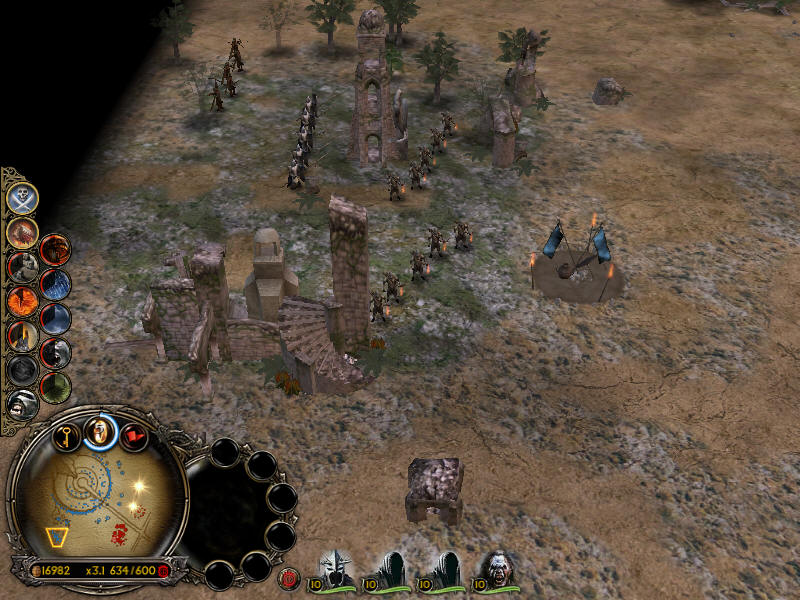Click the golden key button above minimap

tap(67, 435)
